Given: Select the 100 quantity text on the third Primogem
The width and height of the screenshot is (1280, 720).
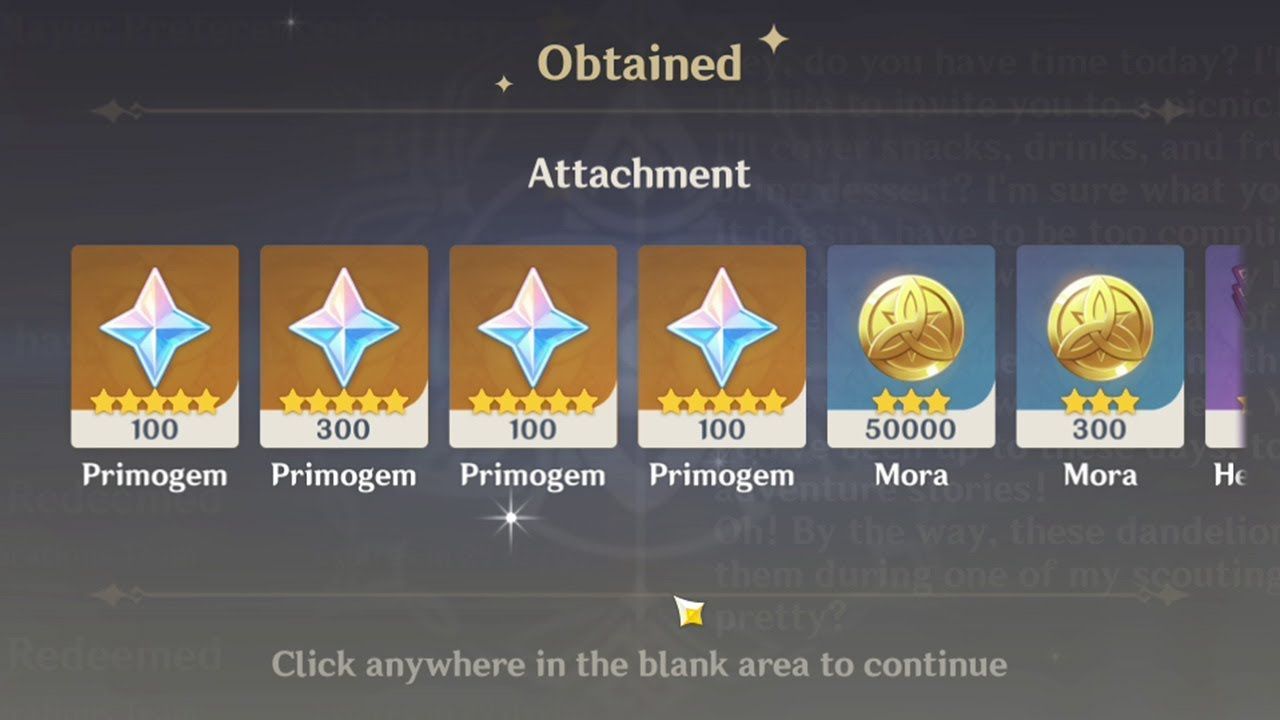Looking at the screenshot, I should pyautogui.click(x=533, y=431).
